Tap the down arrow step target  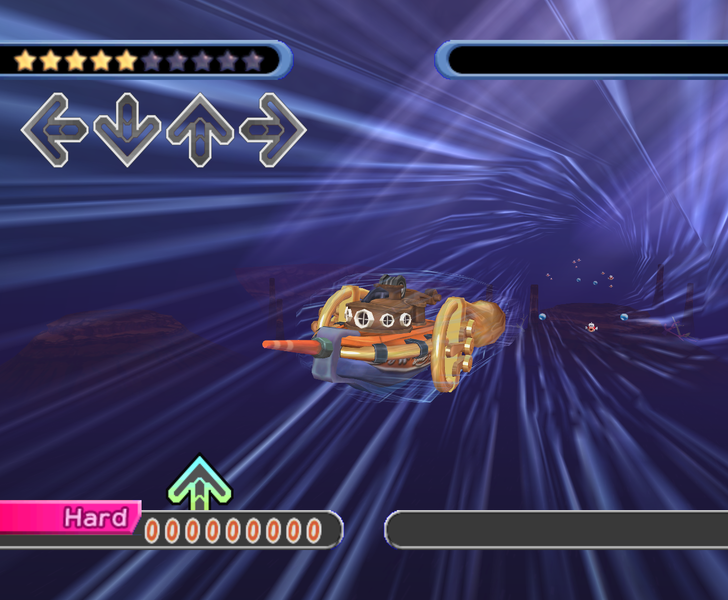(127, 129)
